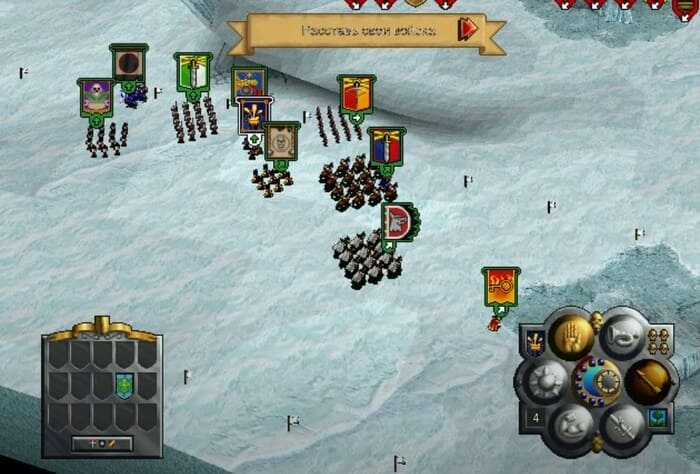Click the central moon and sun dial
Image resolution: width=700 pixels, height=474 pixels.
click(596, 380)
